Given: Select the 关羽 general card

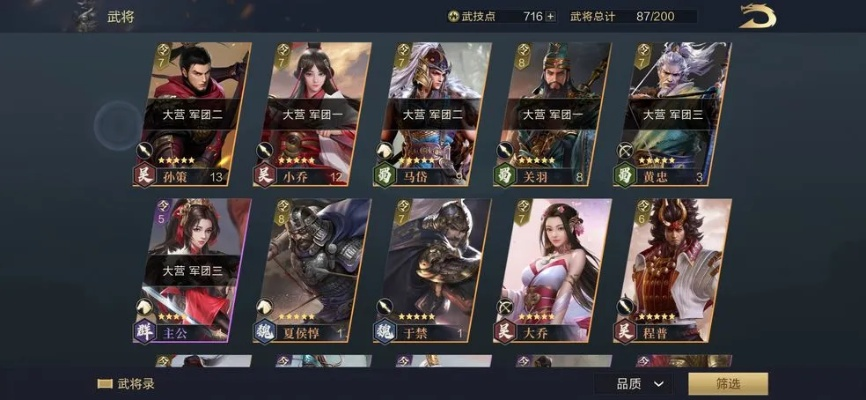Looking at the screenshot, I should click(x=551, y=114).
